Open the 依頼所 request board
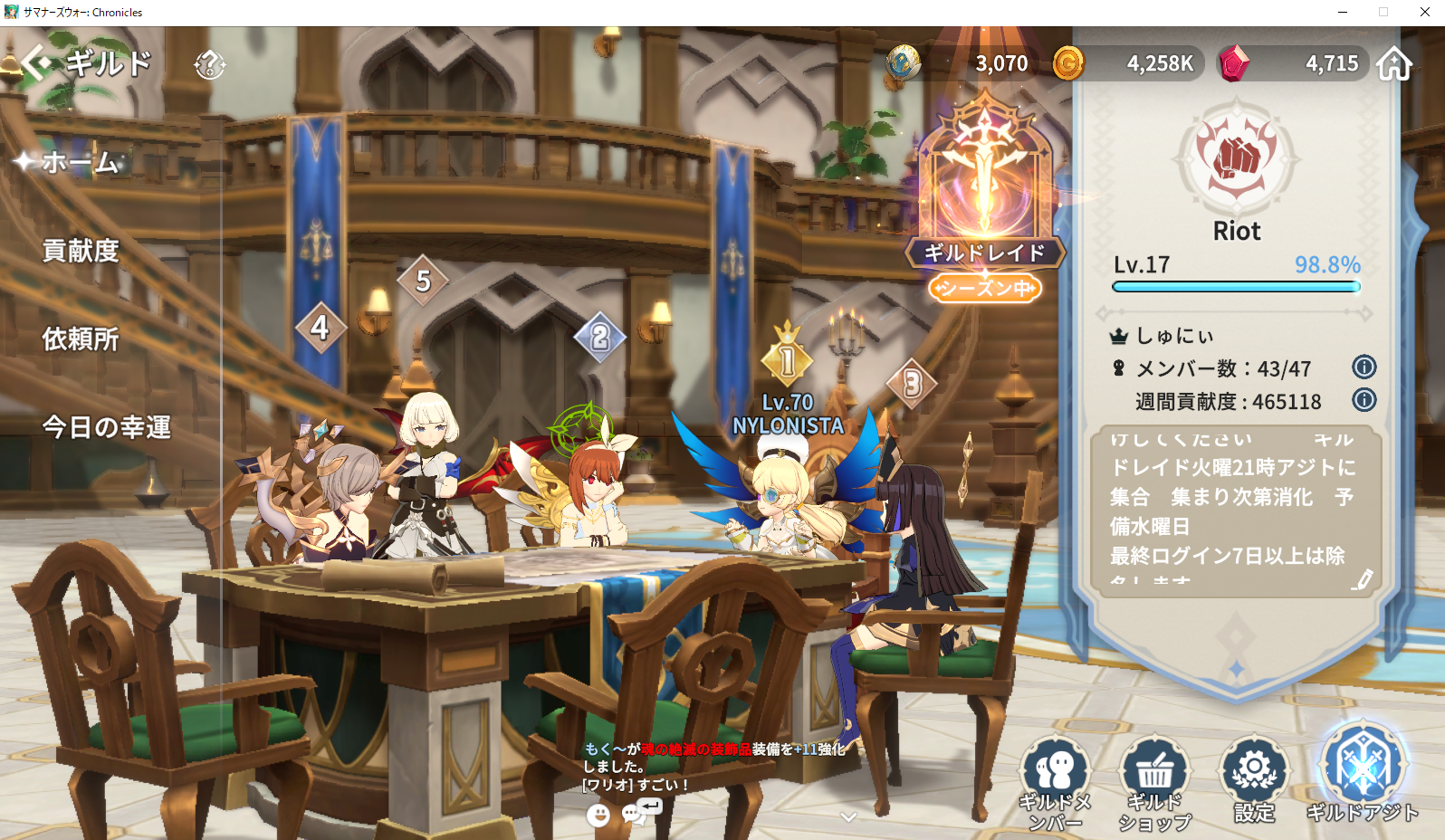 [81, 339]
